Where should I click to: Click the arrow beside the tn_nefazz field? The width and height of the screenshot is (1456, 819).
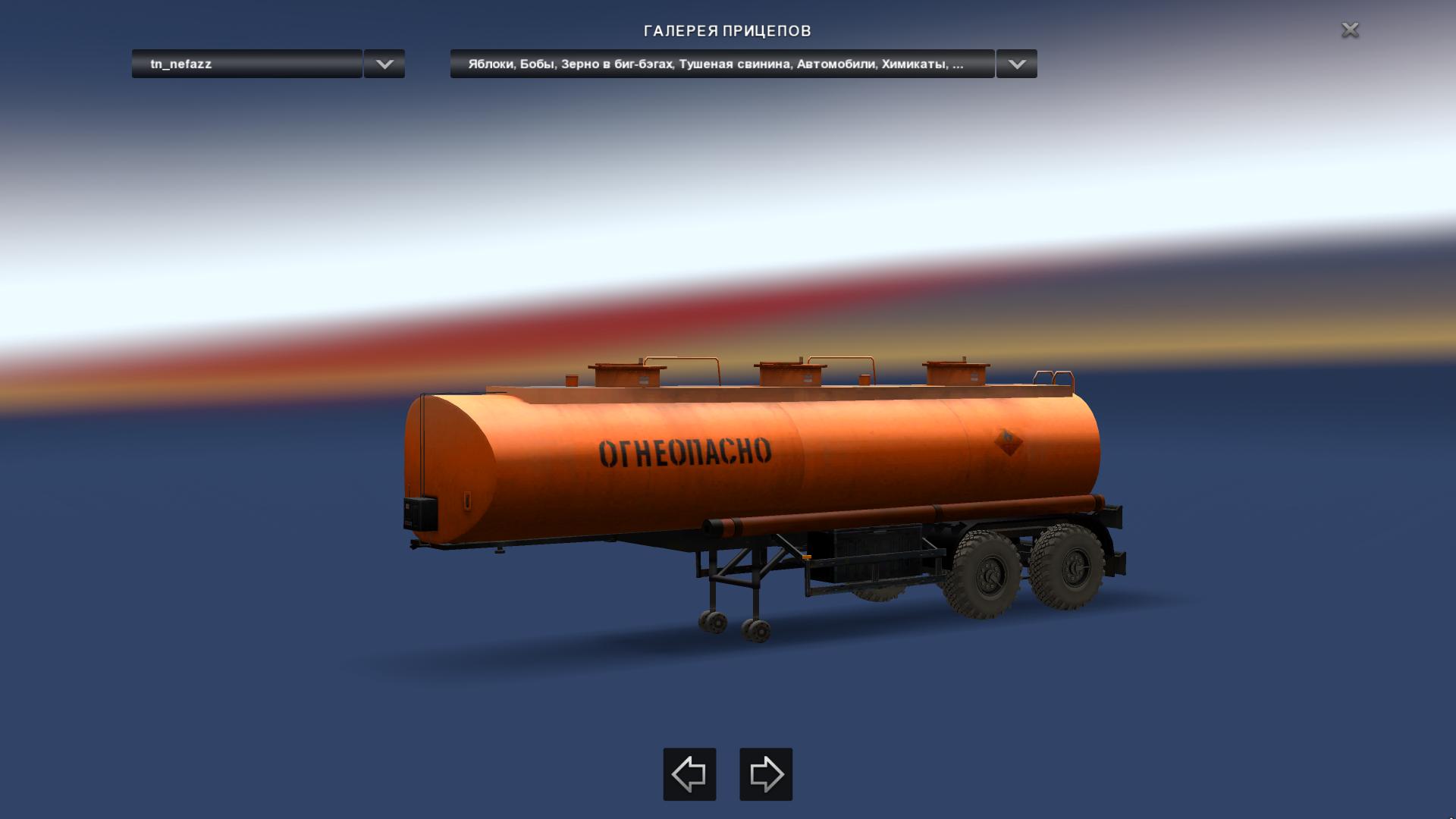[384, 64]
